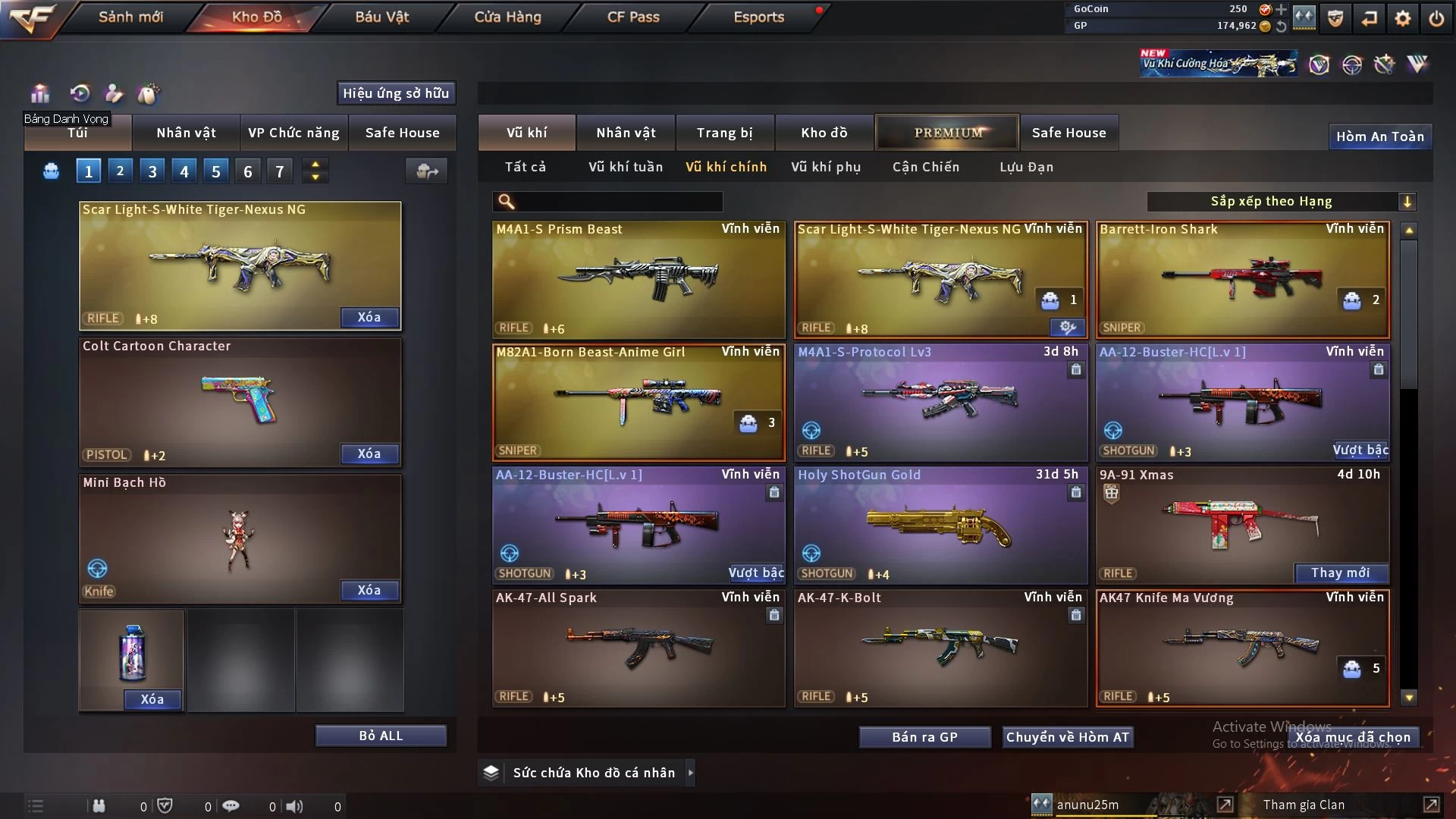Open the Cửa Hàng shop menu
The width and height of the screenshot is (1456, 819).
tap(507, 17)
